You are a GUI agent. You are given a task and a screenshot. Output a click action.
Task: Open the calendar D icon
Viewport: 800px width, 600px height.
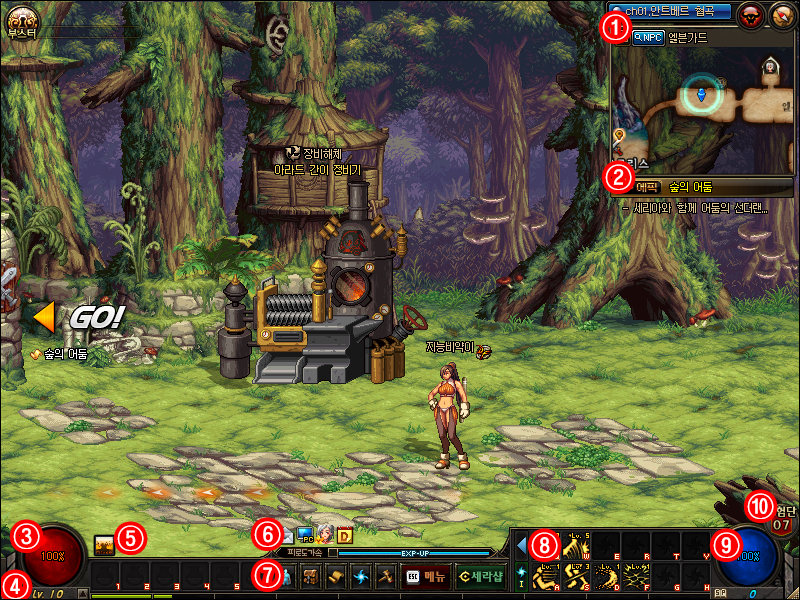(x=345, y=535)
